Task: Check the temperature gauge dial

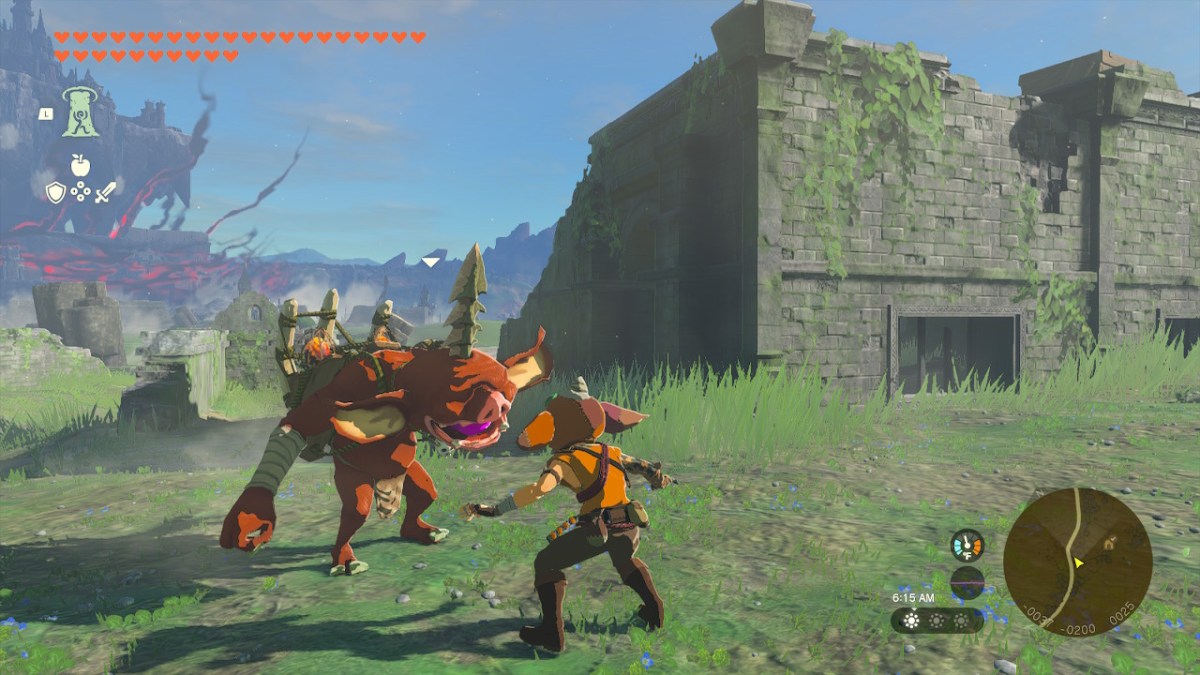Action: click(x=967, y=545)
